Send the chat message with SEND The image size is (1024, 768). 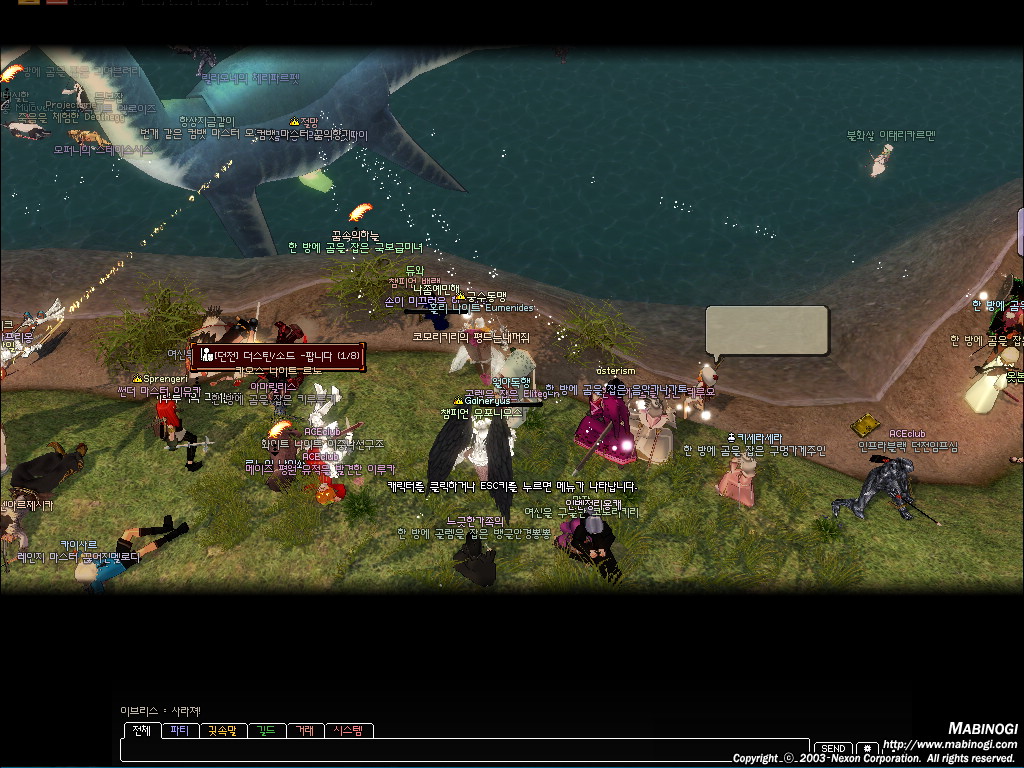pos(833,749)
